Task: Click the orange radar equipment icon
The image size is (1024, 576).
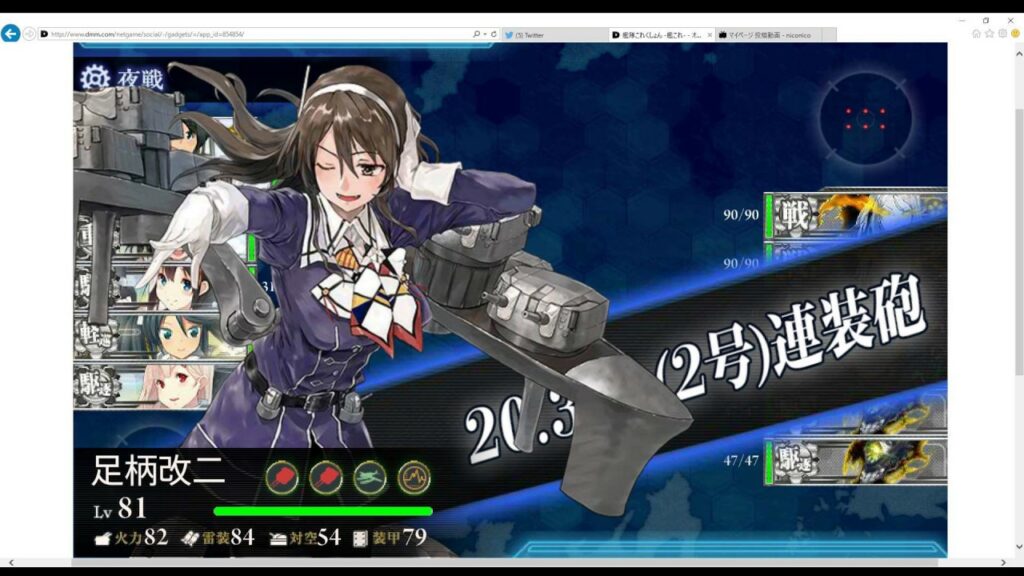Action: [413, 476]
